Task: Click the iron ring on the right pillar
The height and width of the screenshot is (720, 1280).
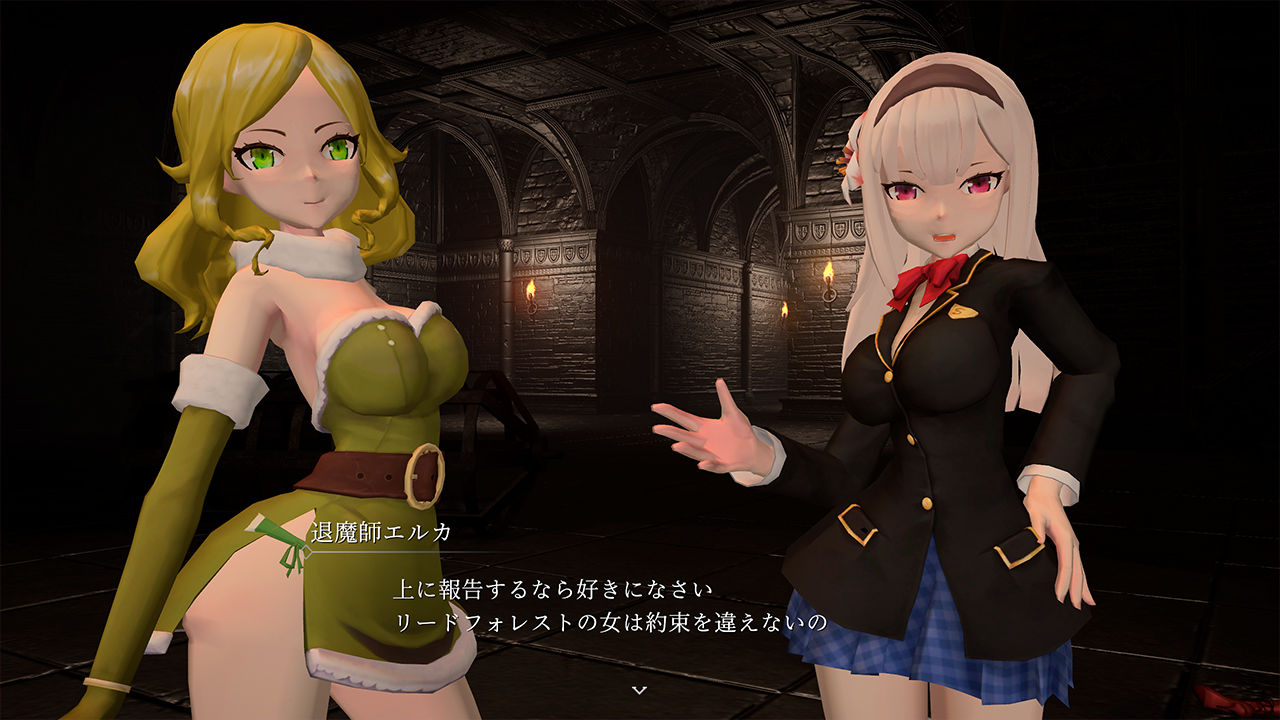Action: click(x=830, y=296)
